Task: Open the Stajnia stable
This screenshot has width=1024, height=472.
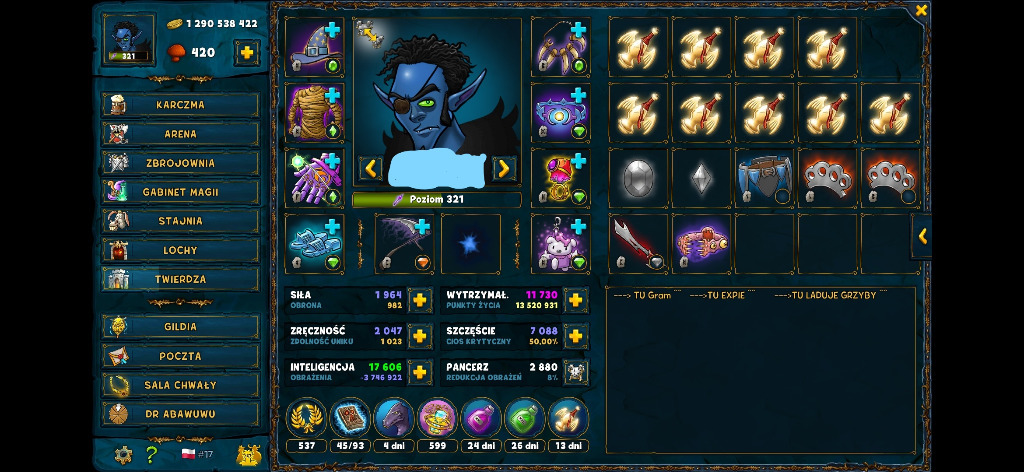Action: 180,221
